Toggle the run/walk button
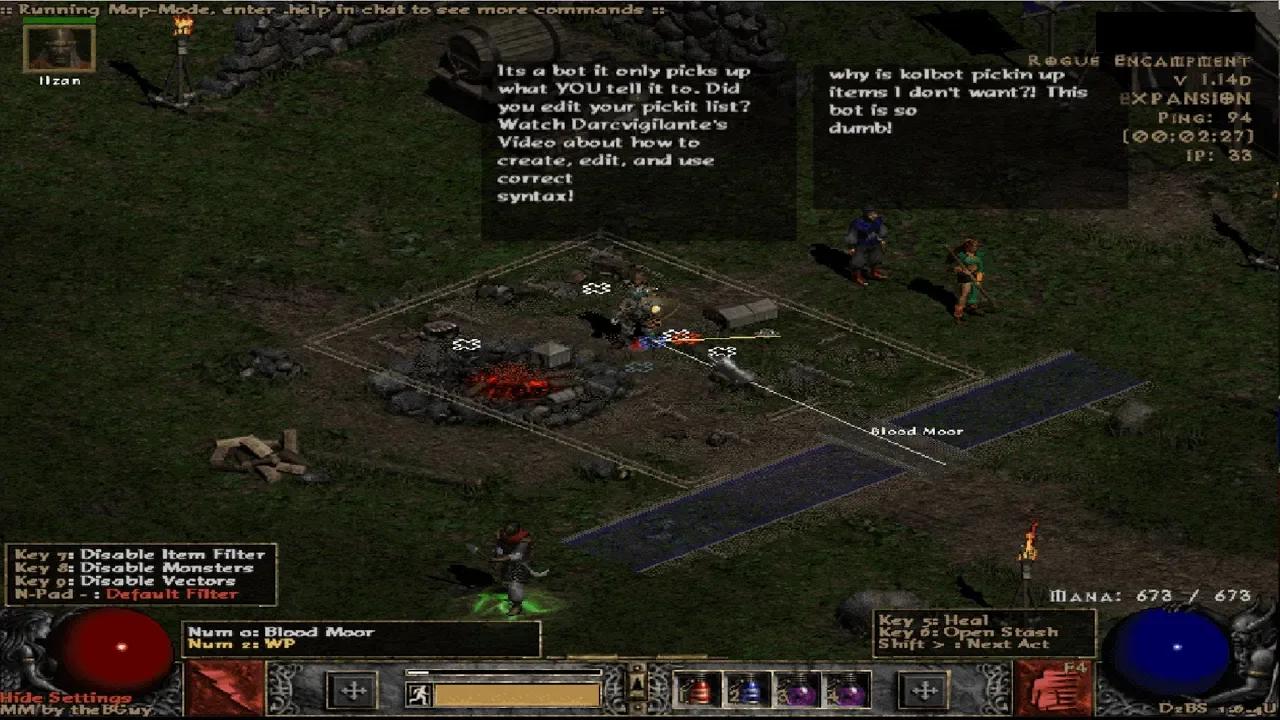This screenshot has height=720, width=1280. [x=418, y=693]
